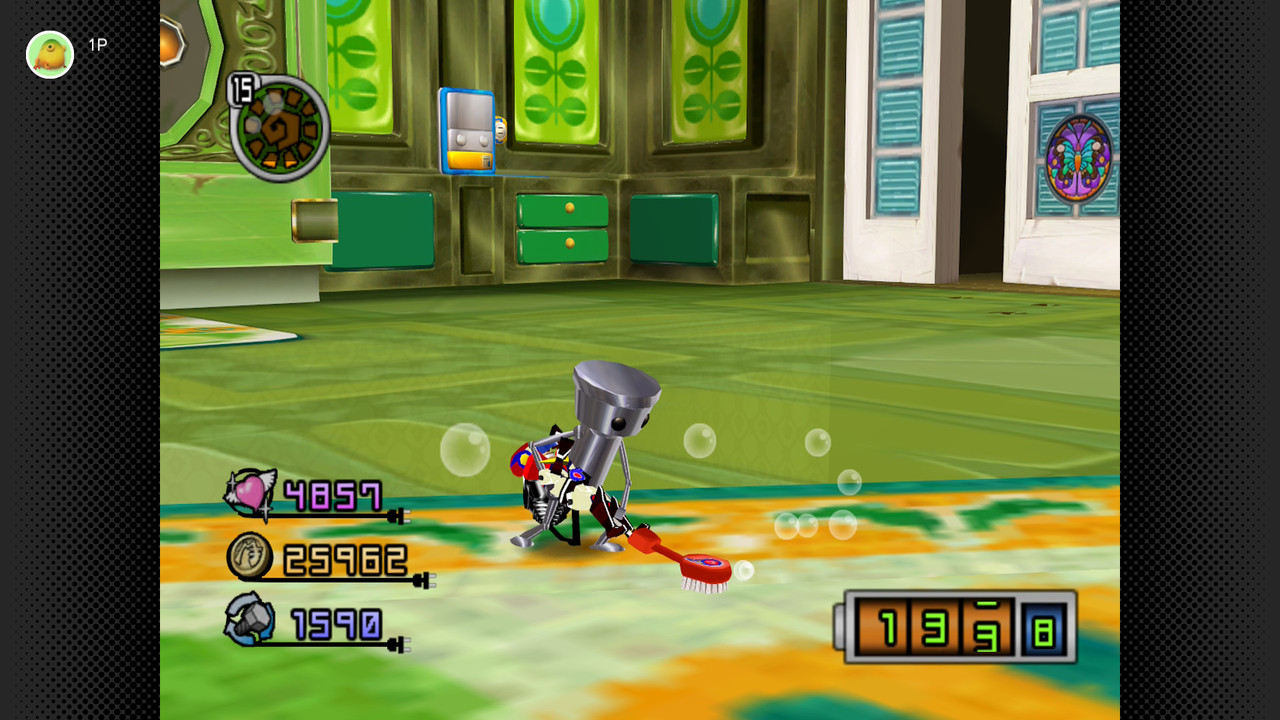Select the battery energy meter
The width and height of the screenshot is (1280, 720).
[957, 627]
